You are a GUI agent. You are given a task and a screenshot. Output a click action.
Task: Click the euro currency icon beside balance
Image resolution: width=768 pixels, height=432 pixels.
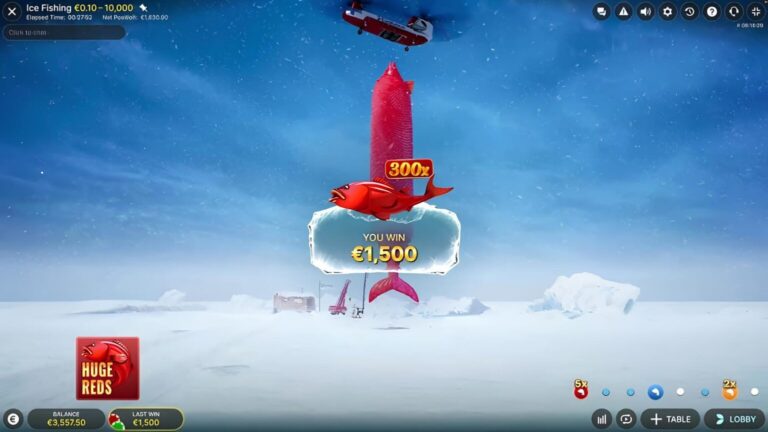[13, 419]
